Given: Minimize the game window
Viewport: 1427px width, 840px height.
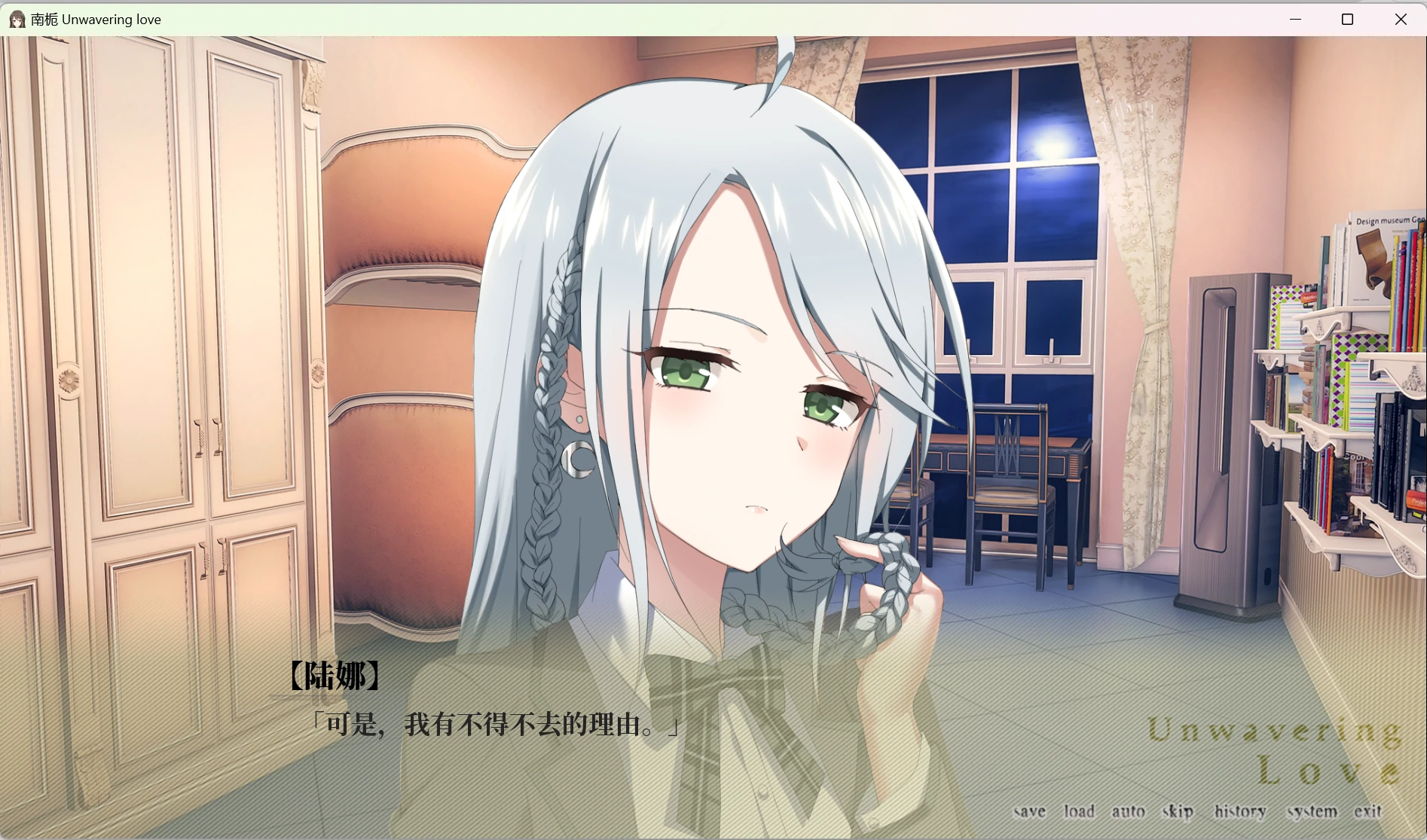Looking at the screenshot, I should 1294,19.
